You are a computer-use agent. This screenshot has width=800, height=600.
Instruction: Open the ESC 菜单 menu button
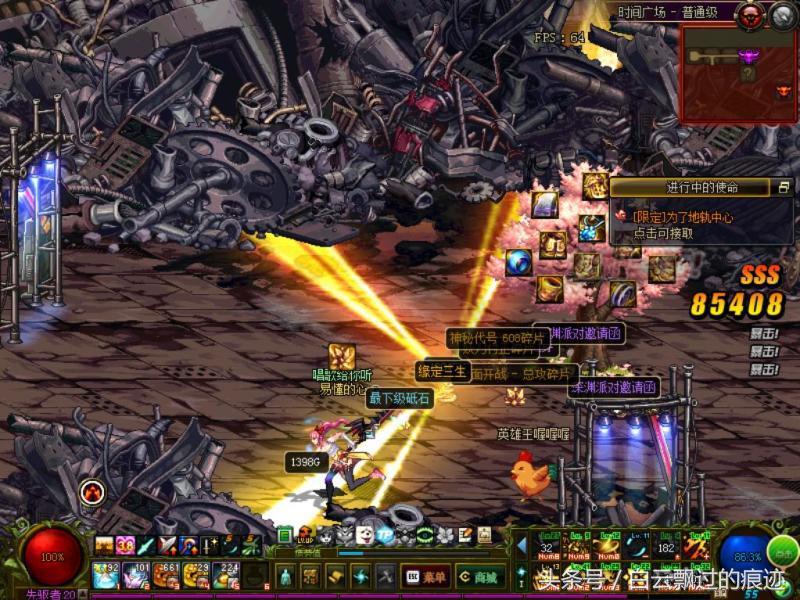425,576
